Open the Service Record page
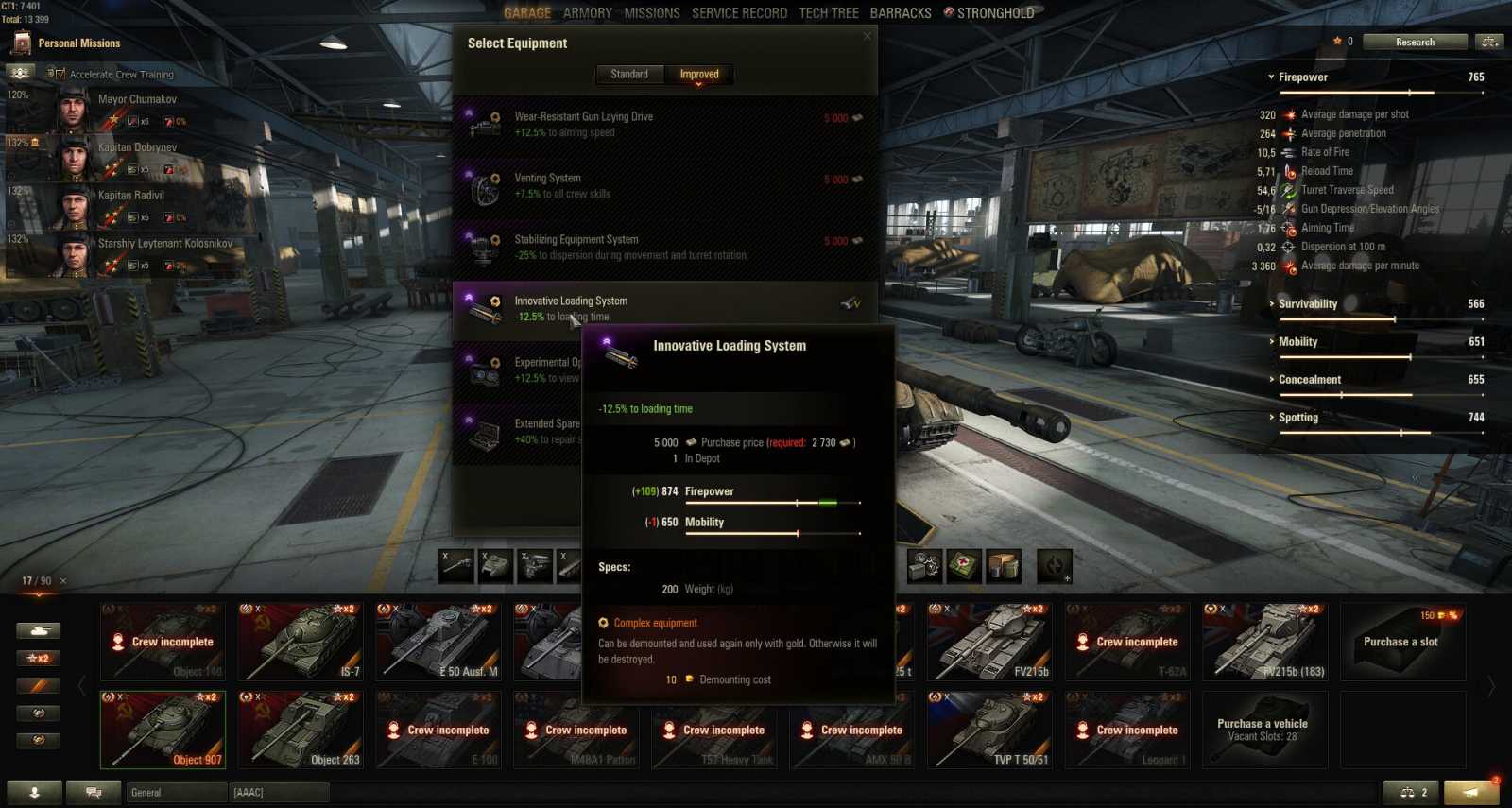 (x=739, y=13)
